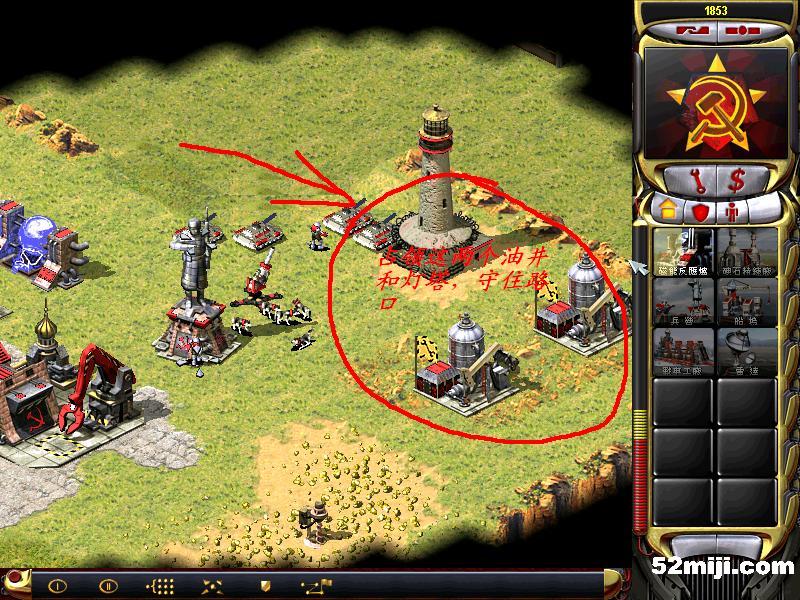Open the top-right sidebar options button
This screenshot has width=800, height=600.
click(741, 31)
